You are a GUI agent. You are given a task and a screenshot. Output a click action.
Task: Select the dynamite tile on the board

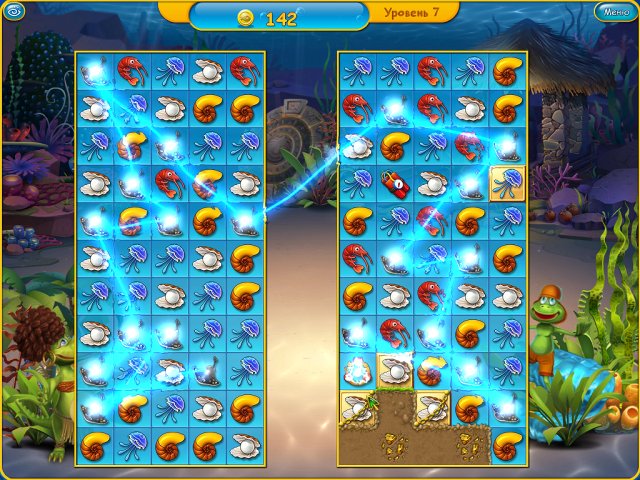(x=393, y=182)
